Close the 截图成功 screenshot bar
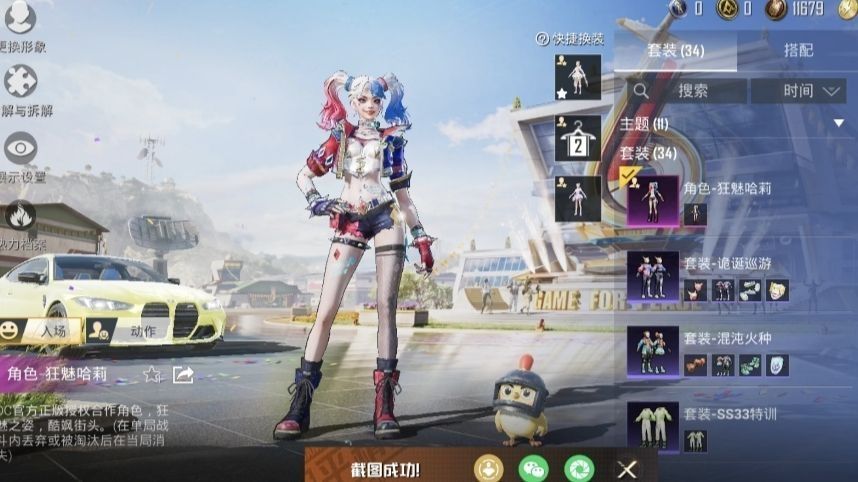The width and height of the screenshot is (858, 482). pos(627,468)
